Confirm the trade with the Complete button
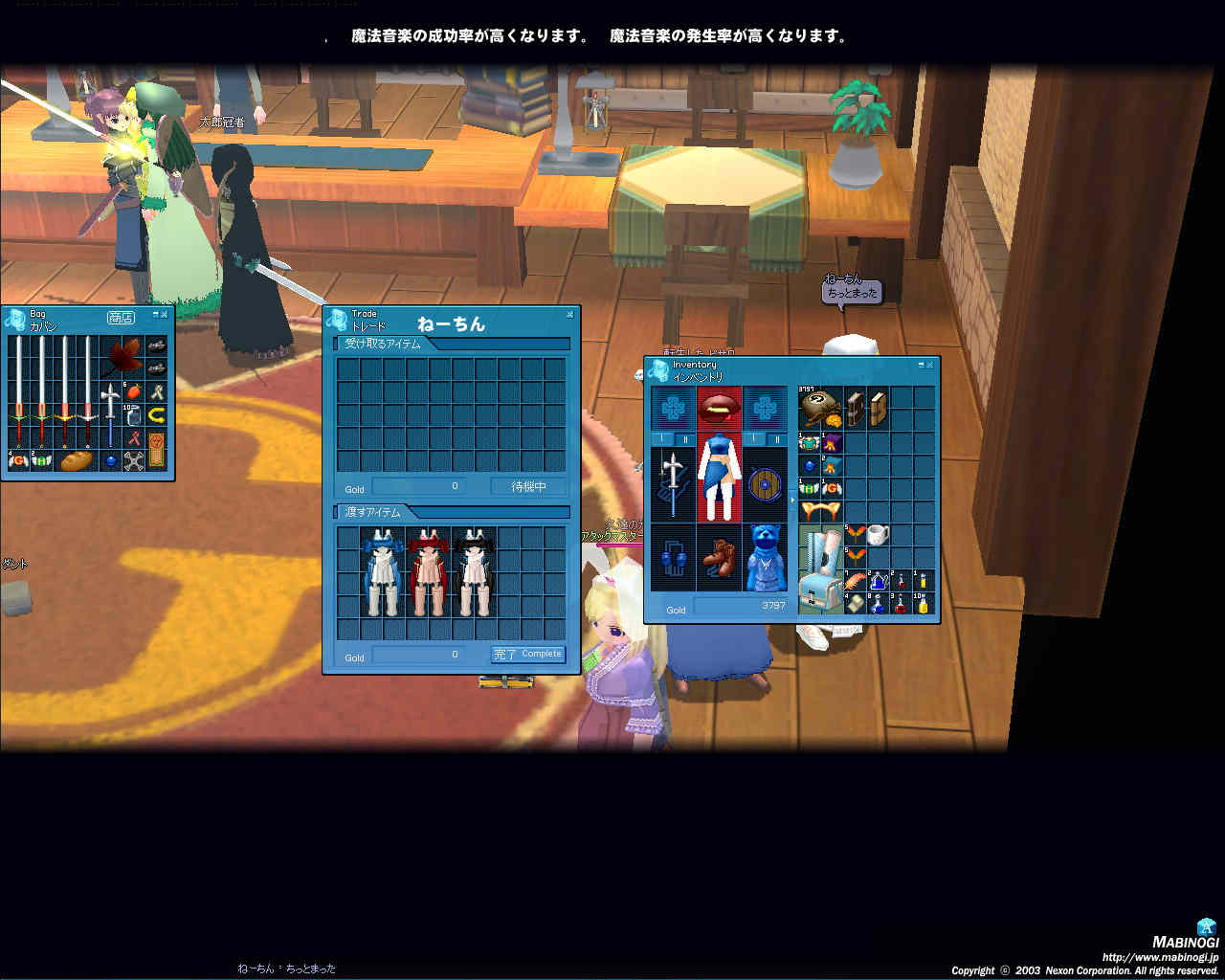Image resolution: width=1225 pixels, height=980 pixels. tap(528, 655)
